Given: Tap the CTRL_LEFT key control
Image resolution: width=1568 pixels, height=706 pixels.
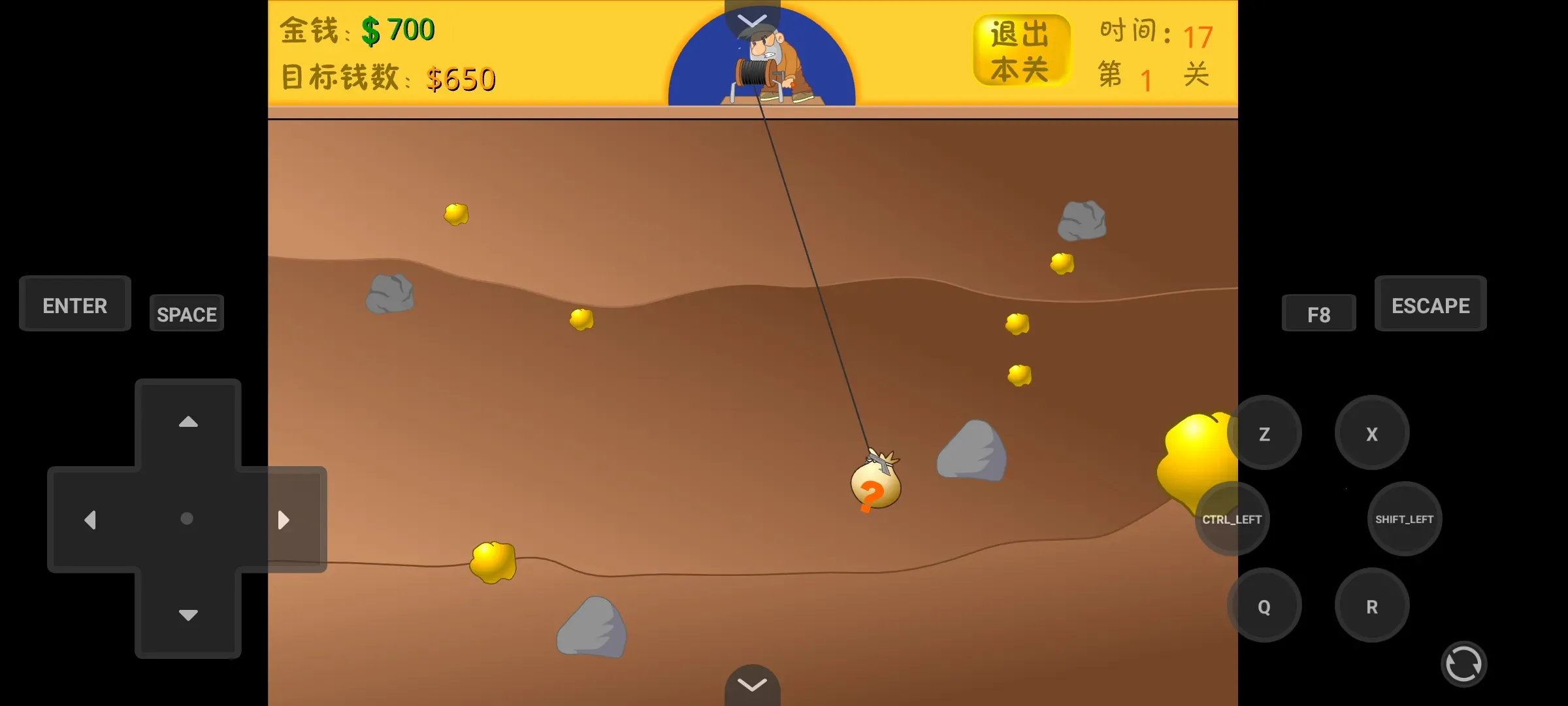Looking at the screenshot, I should 1231,518.
